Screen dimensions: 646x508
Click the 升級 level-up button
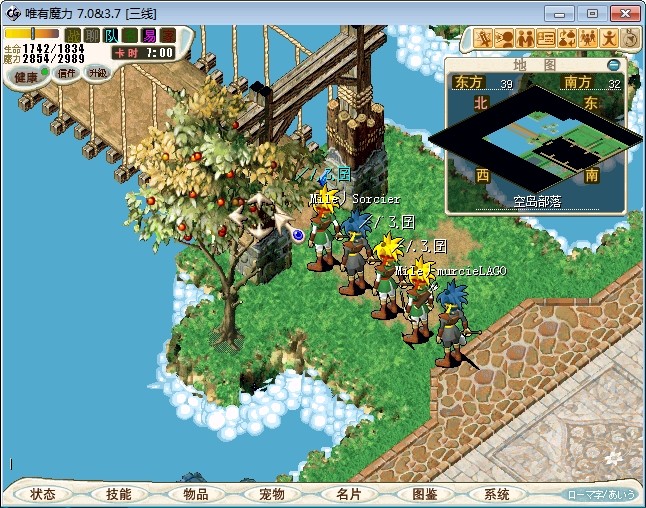tap(97, 72)
